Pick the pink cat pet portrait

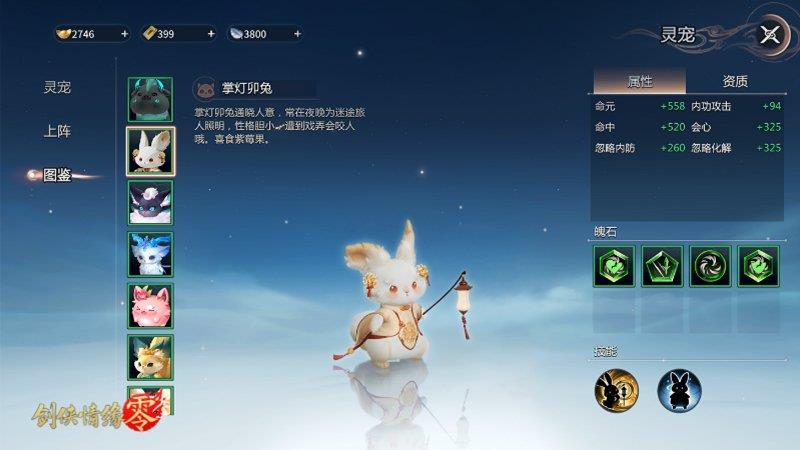[150, 305]
